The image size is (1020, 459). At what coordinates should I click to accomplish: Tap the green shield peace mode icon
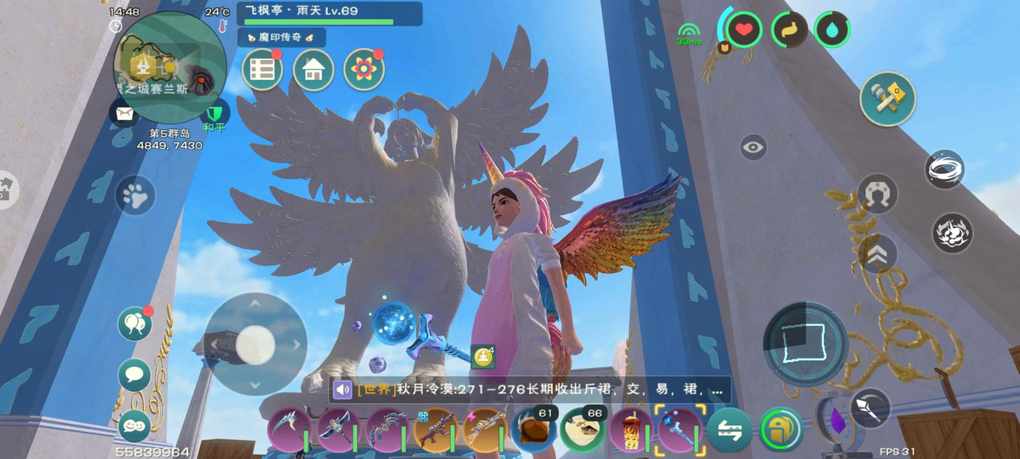click(211, 113)
